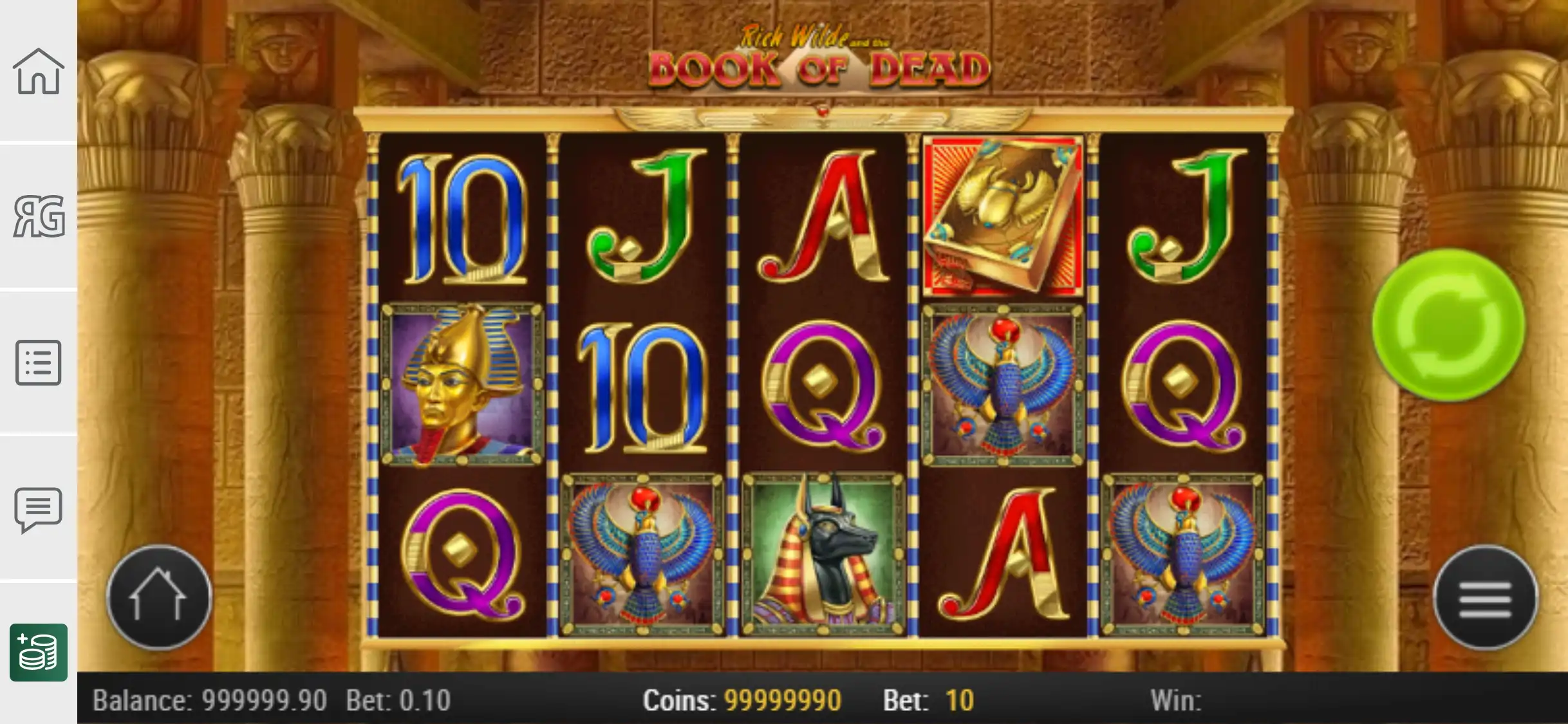This screenshot has height=724, width=1568.
Task: Tap the round dark home button
Action: (158, 597)
